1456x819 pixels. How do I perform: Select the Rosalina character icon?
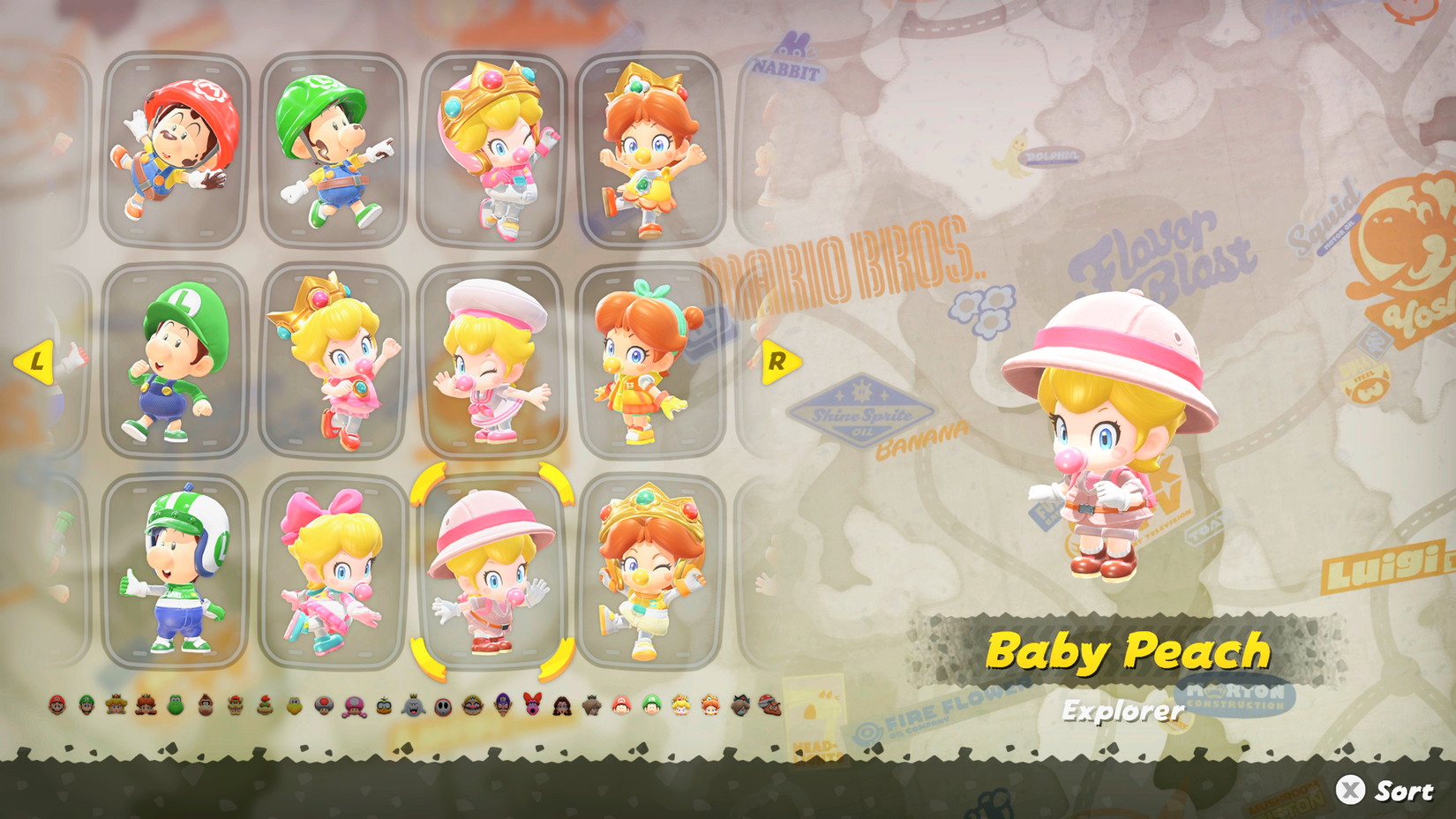click(x=590, y=707)
